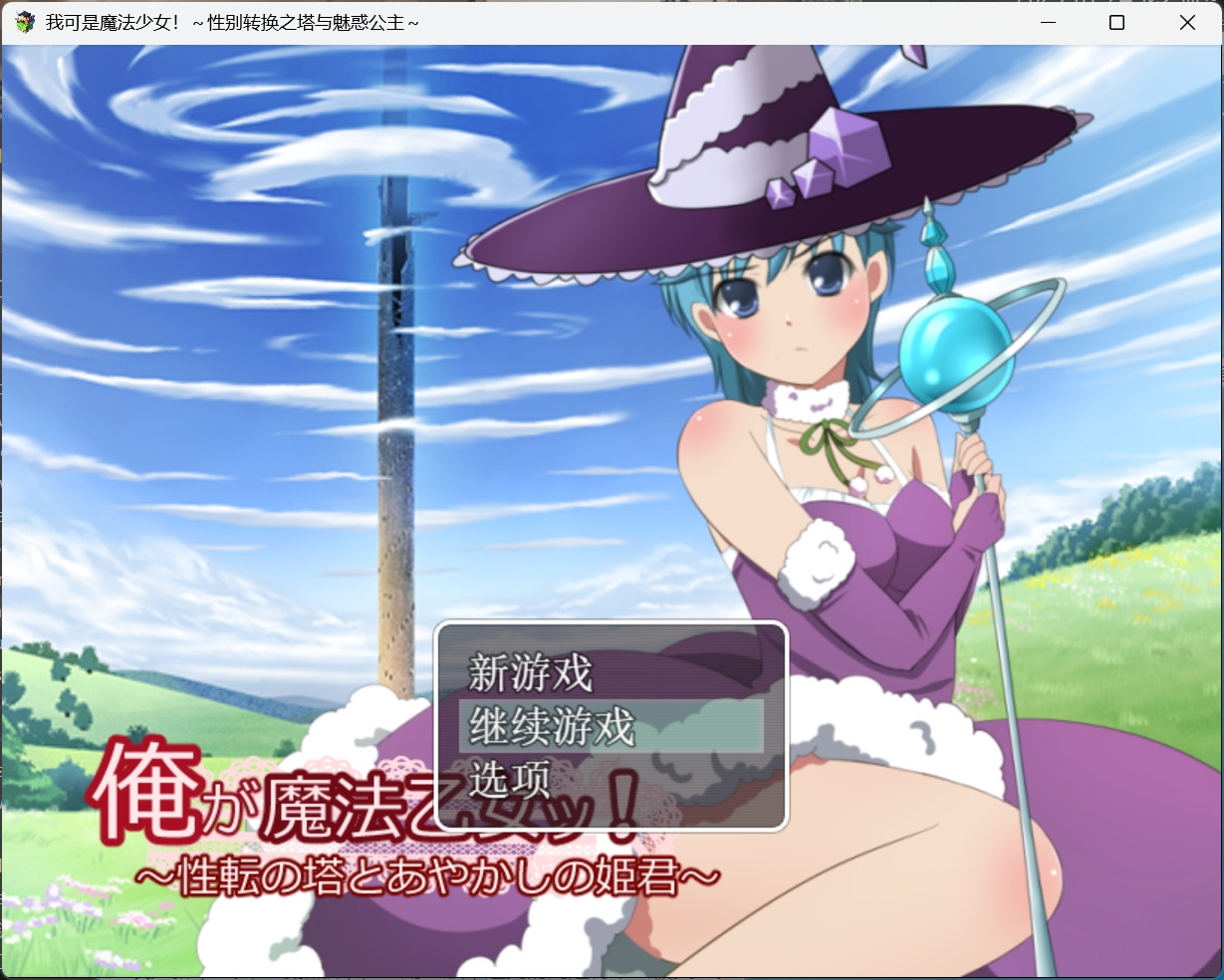
Task: Maximize the game window
Action: coord(1116,22)
